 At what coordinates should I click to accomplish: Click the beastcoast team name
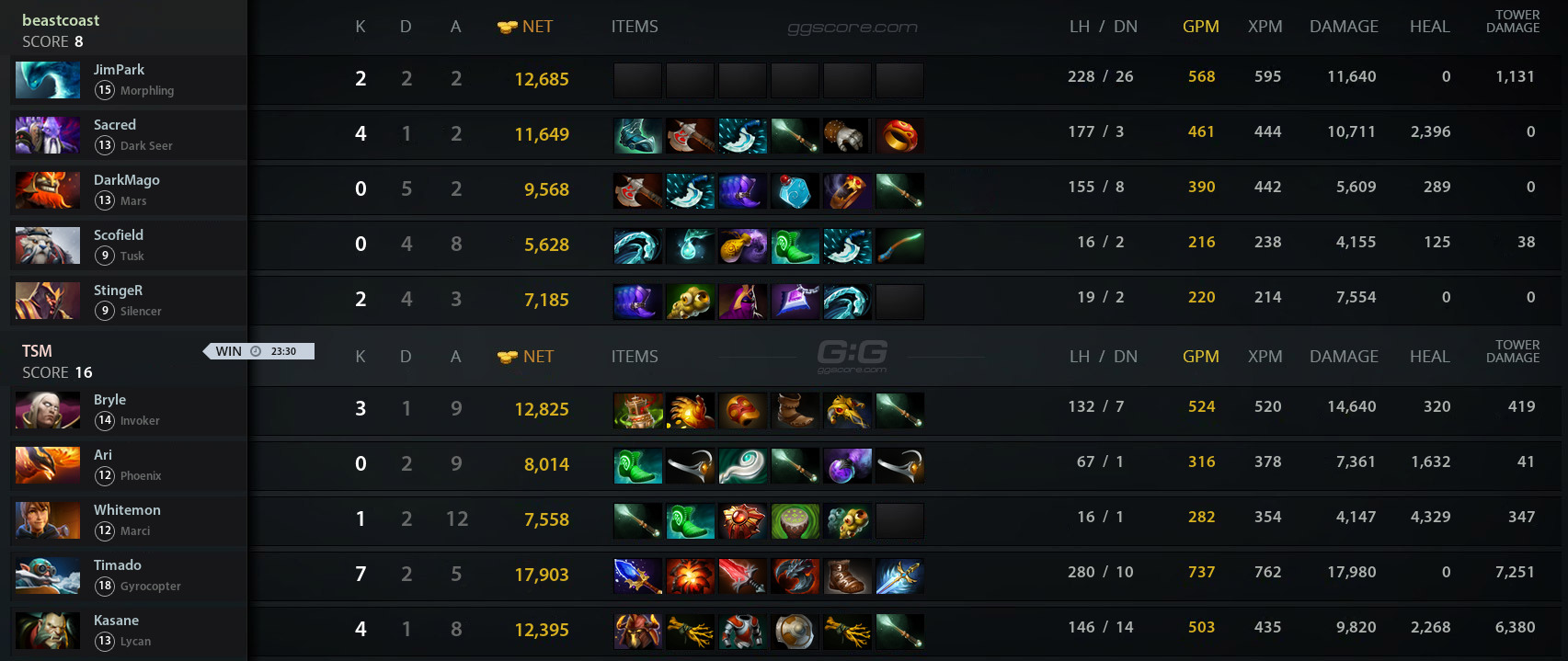[61, 20]
